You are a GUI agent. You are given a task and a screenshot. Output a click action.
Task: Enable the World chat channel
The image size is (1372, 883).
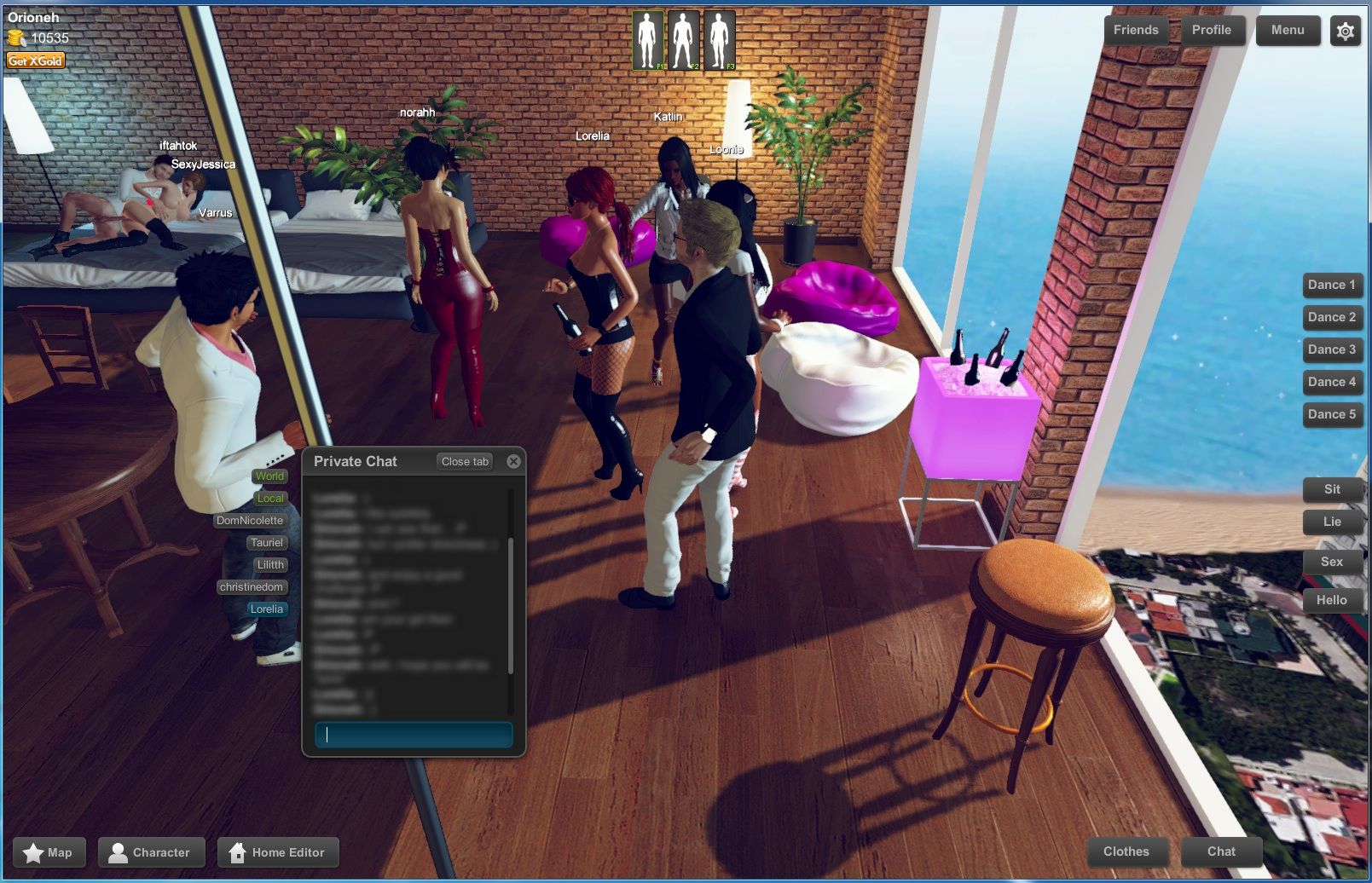(269, 476)
